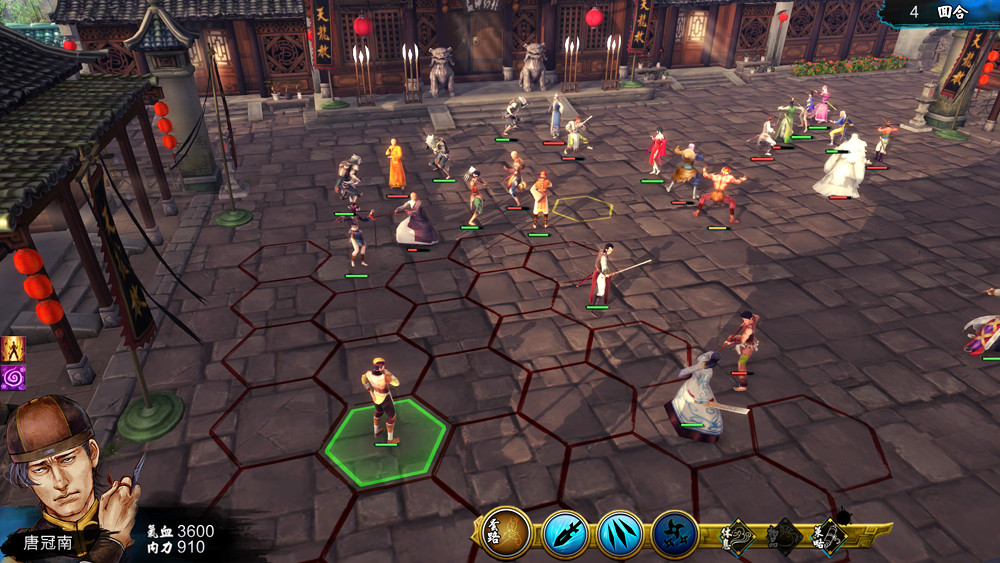Choose the yellow outlined hex tile
The width and height of the screenshot is (1000, 563).
click(583, 209)
